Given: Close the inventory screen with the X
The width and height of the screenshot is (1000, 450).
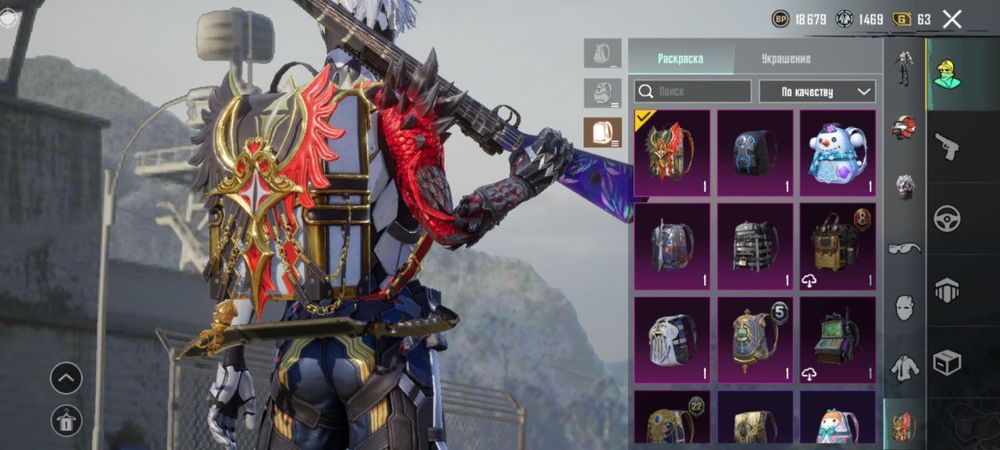Looking at the screenshot, I should (952, 19).
